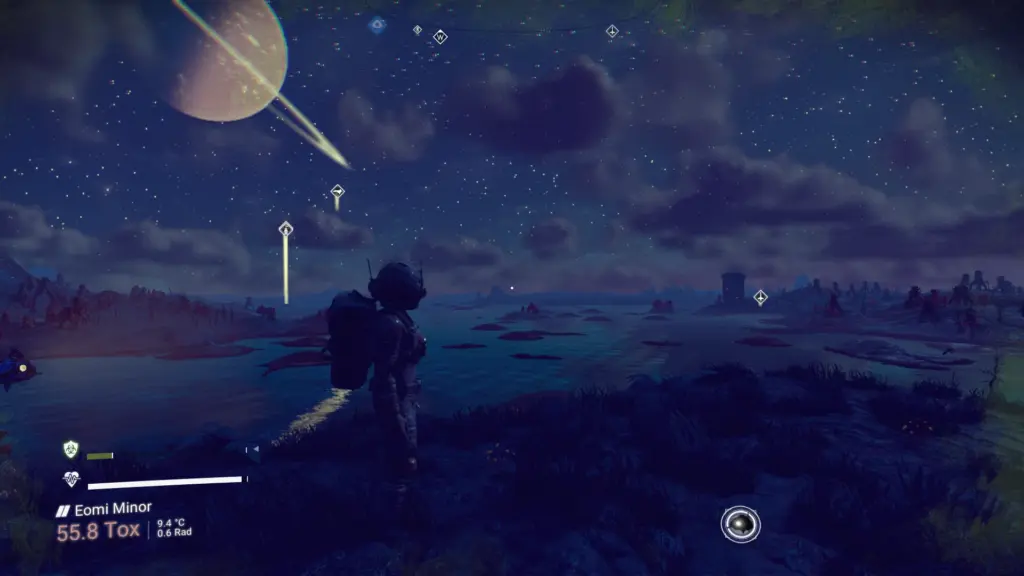Viewport: 1024px width, 576px height.
Task: Select the heart-shaped life support icon
Action: (x=70, y=480)
